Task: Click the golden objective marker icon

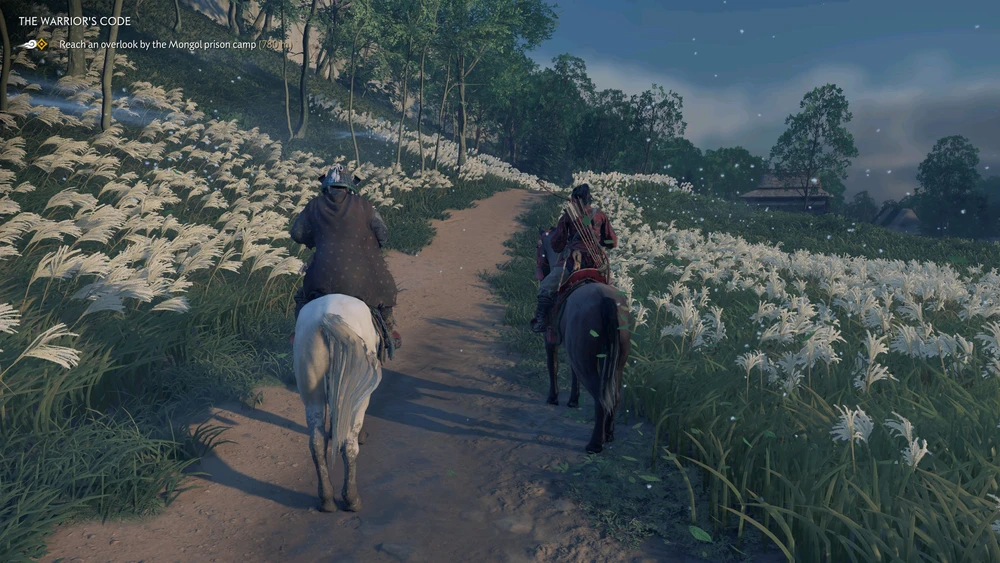Action: (42, 44)
